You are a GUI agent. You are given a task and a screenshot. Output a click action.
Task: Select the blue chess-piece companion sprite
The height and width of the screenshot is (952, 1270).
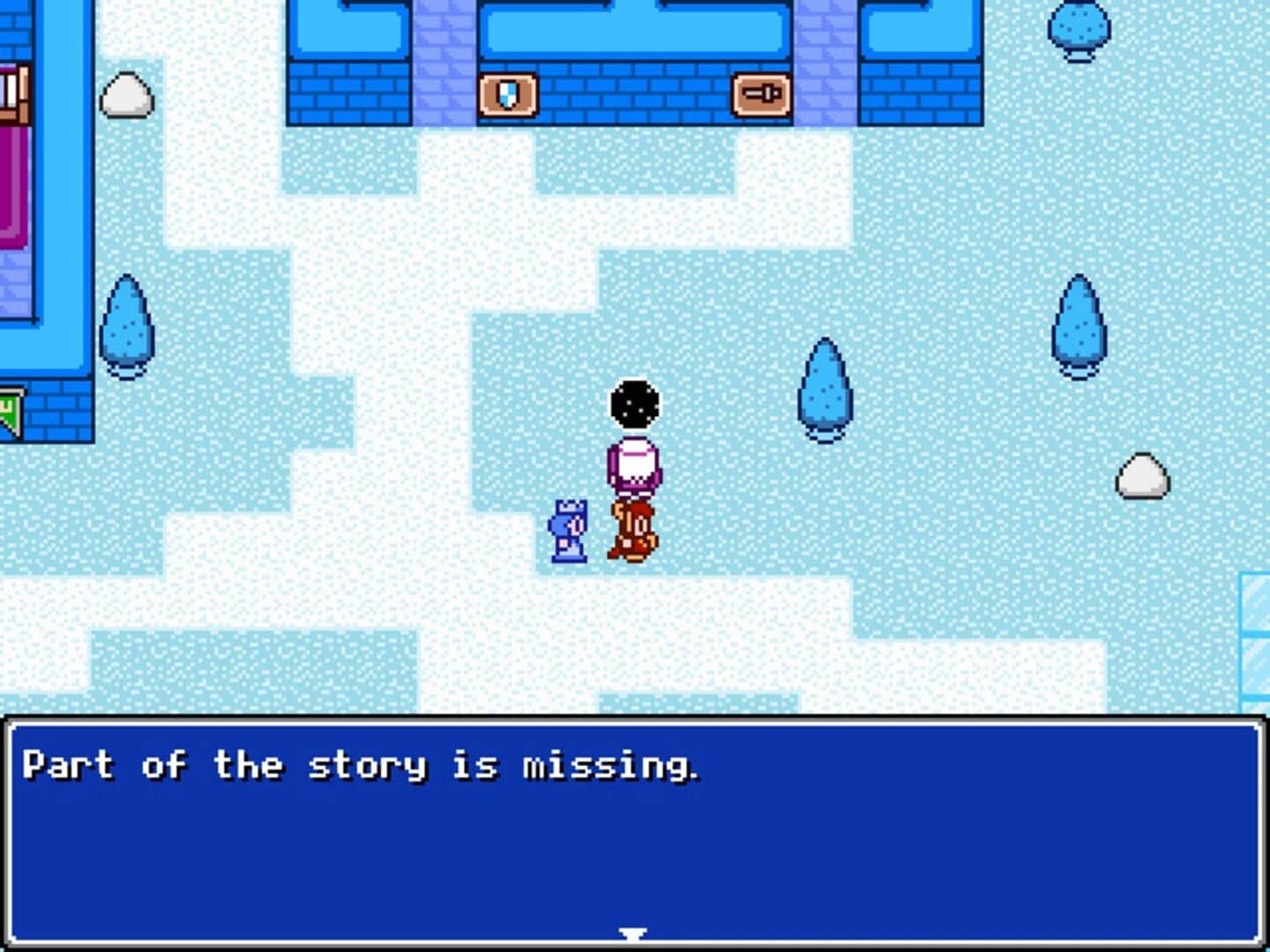click(x=568, y=529)
